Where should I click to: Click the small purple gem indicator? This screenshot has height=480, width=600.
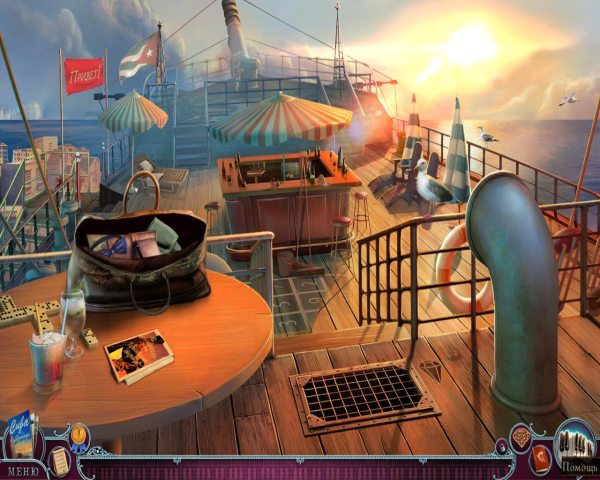[501, 446]
